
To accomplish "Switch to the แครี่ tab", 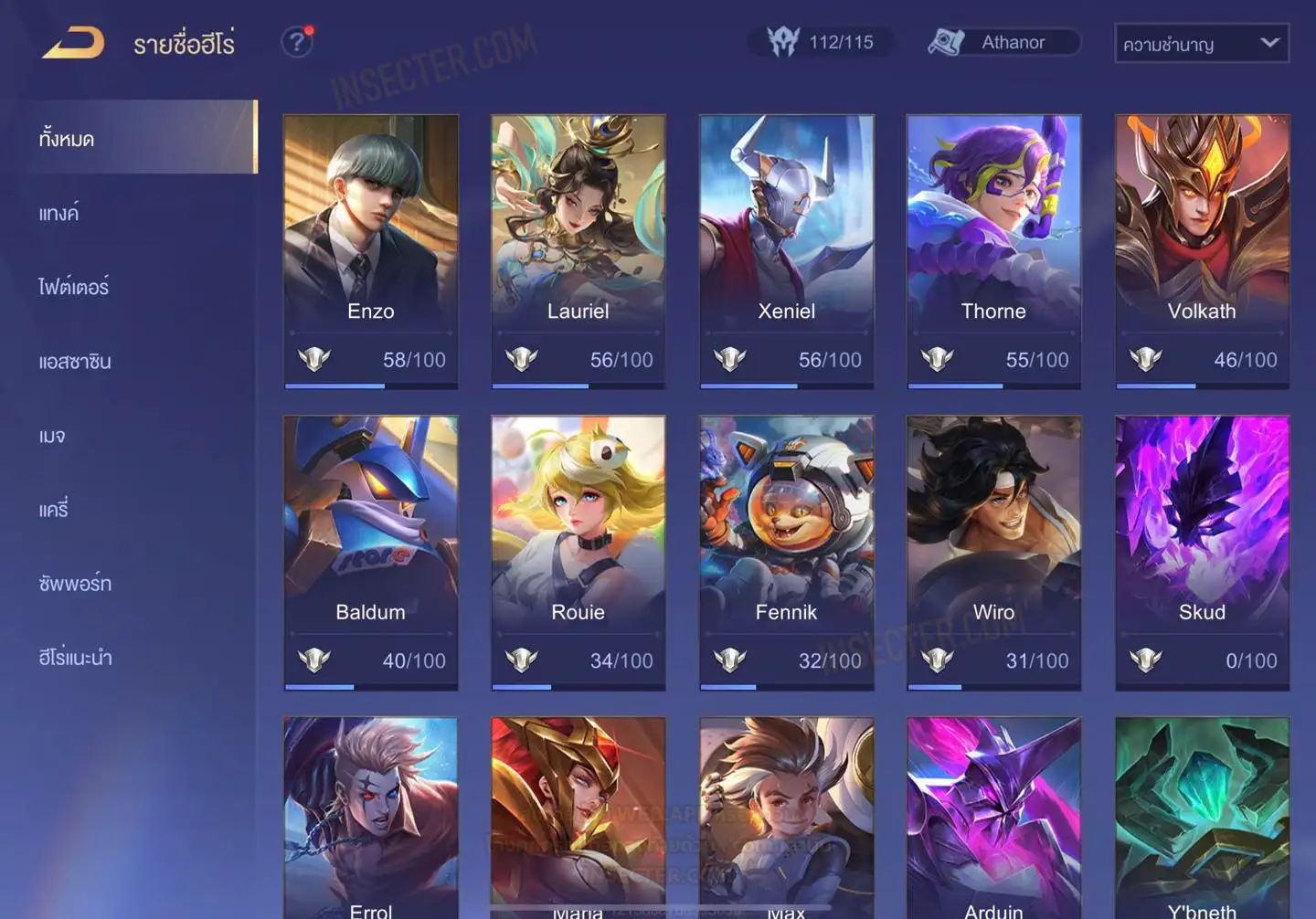I will point(54,509).
